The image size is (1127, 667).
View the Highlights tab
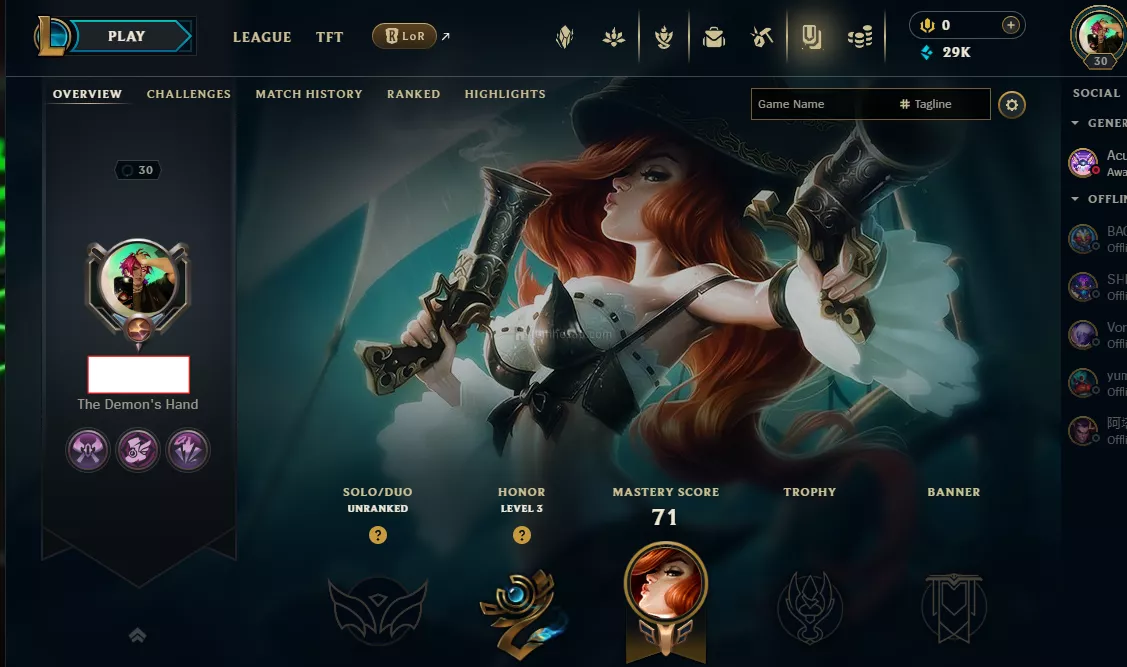505,94
